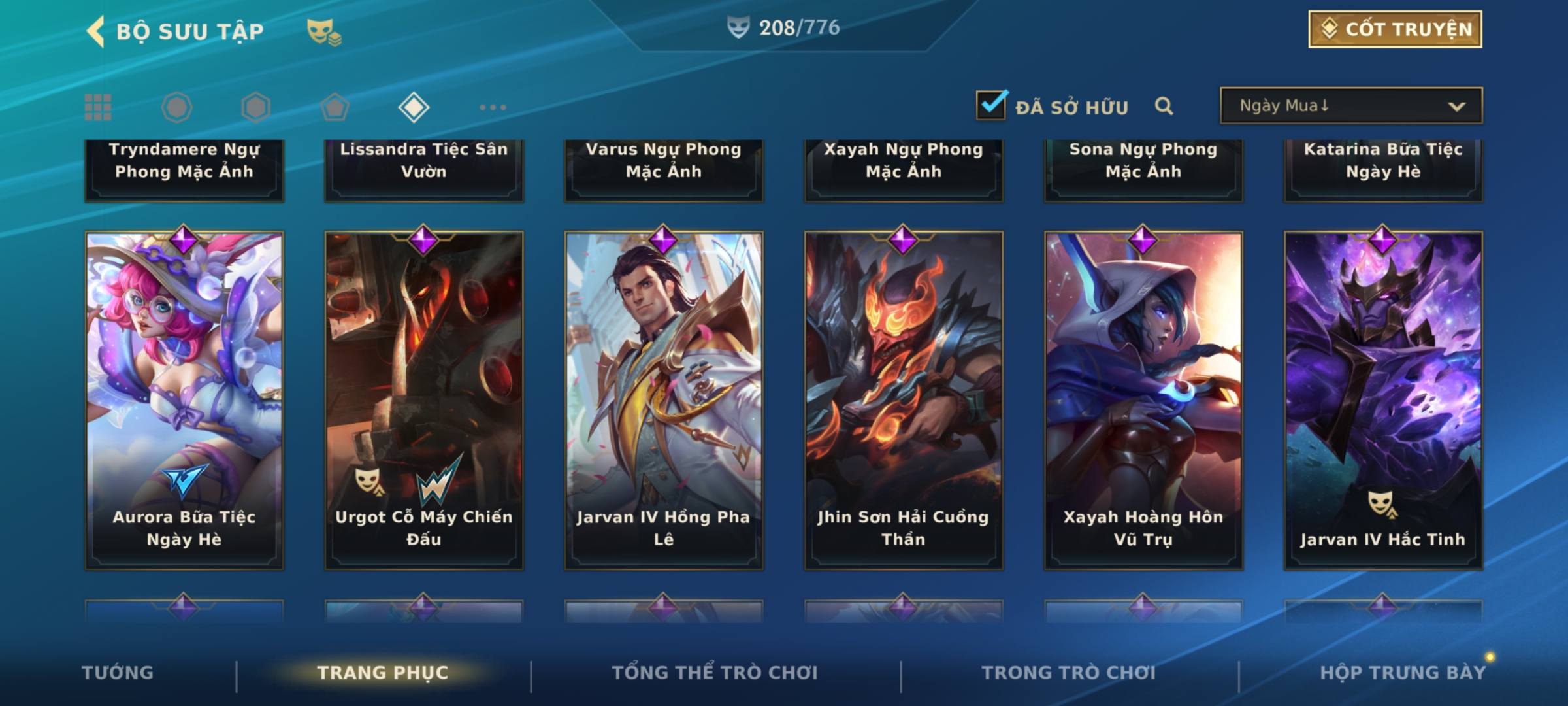Switch to the Tướng tab
This screenshot has width=1568, height=706.
(x=118, y=673)
